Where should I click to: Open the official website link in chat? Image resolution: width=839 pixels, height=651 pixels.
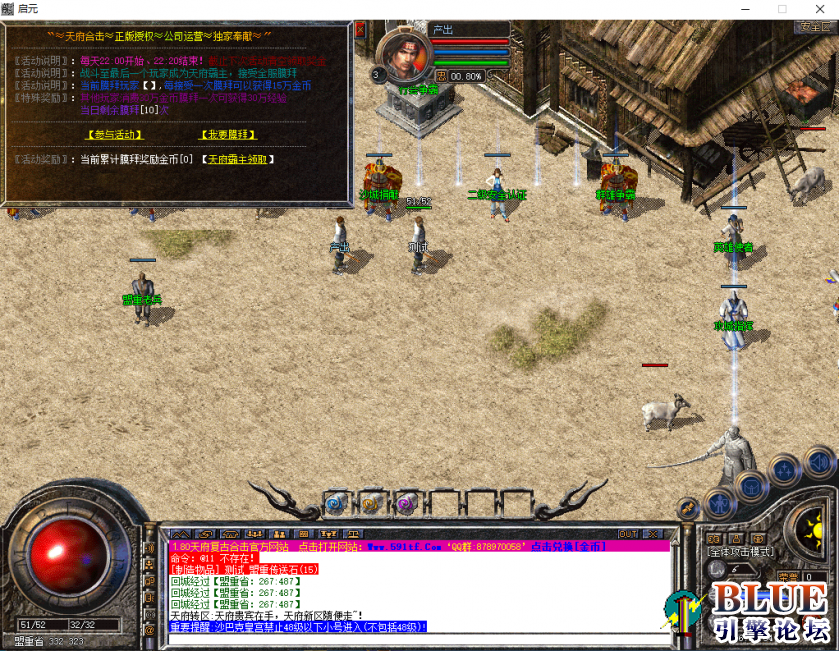coord(326,547)
